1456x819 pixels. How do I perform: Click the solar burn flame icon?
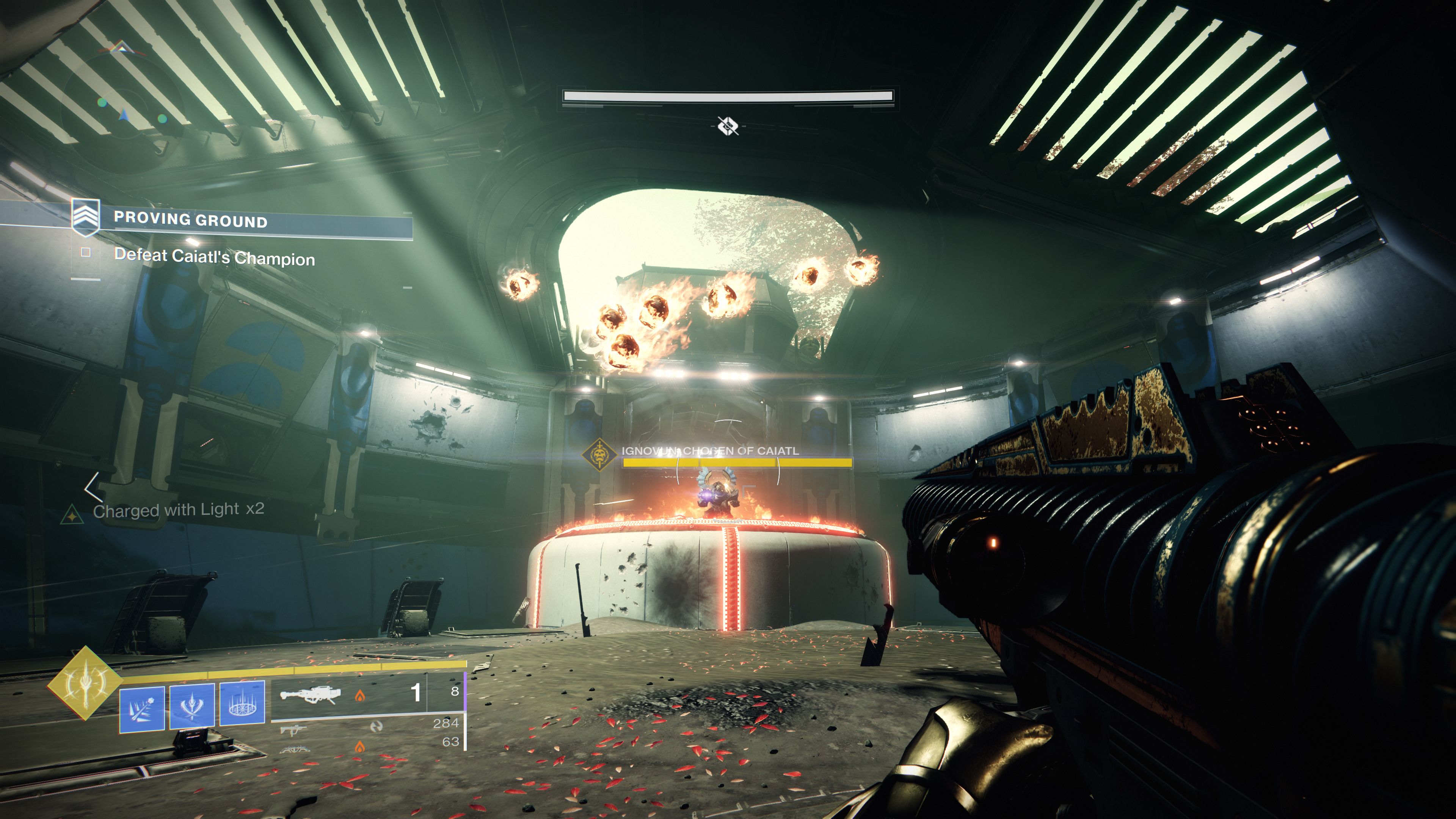360,695
